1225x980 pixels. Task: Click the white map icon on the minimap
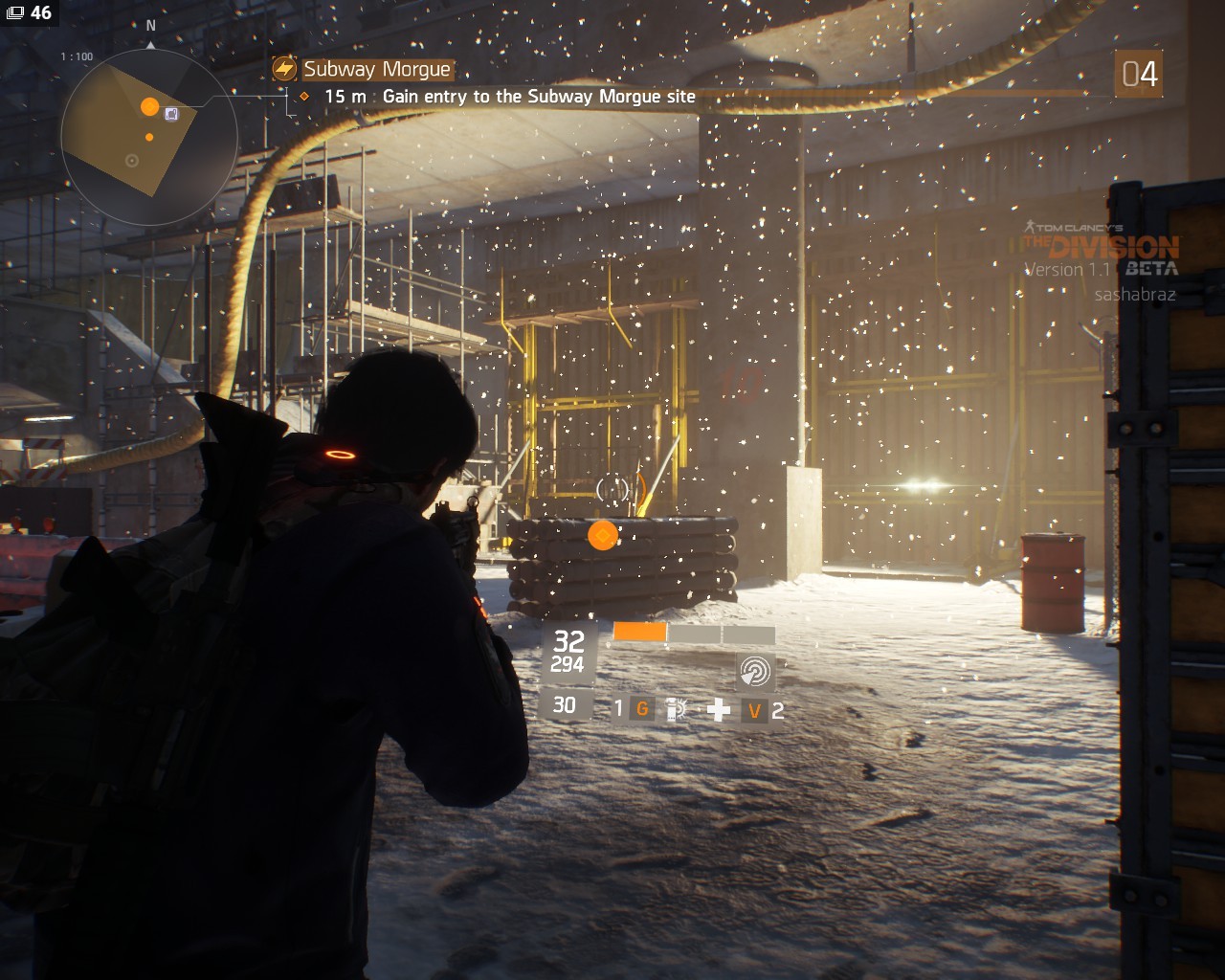171,114
